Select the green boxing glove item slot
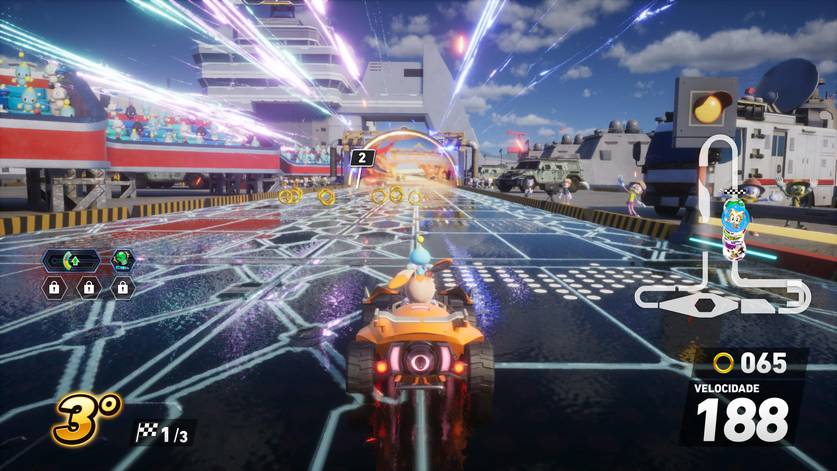This screenshot has height=471, width=837. 123,260
